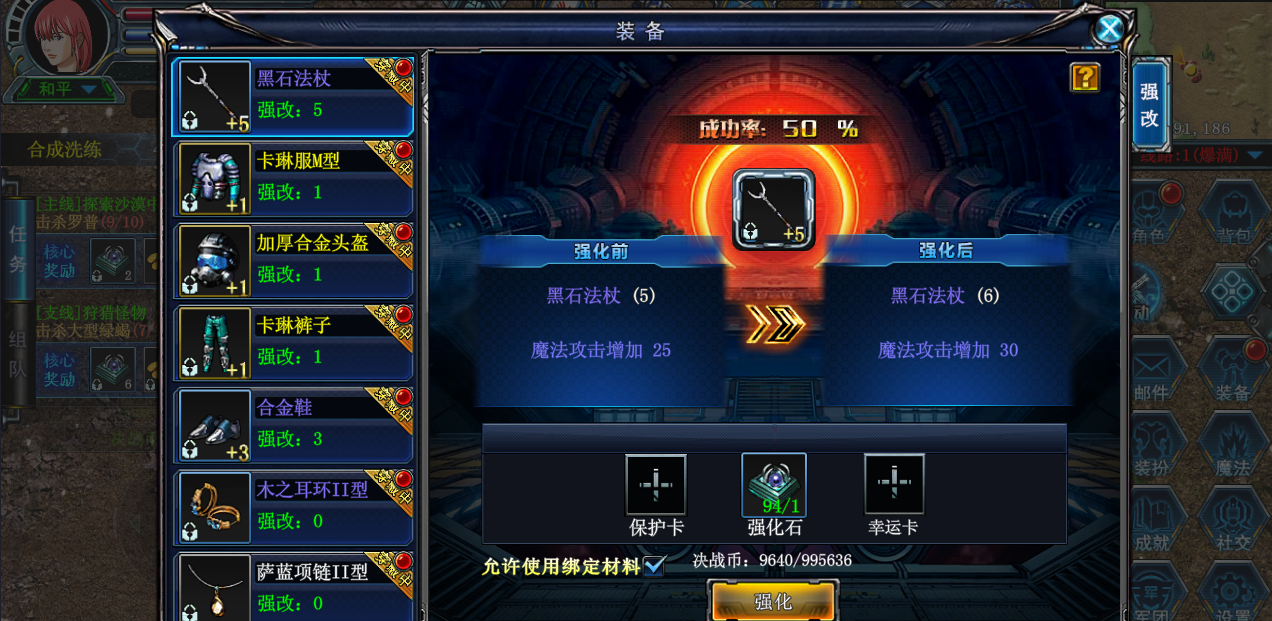Image resolution: width=1272 pixels, height=621 pixels.
Task: Open the 社交 social menu
Action: [1232, 524]
